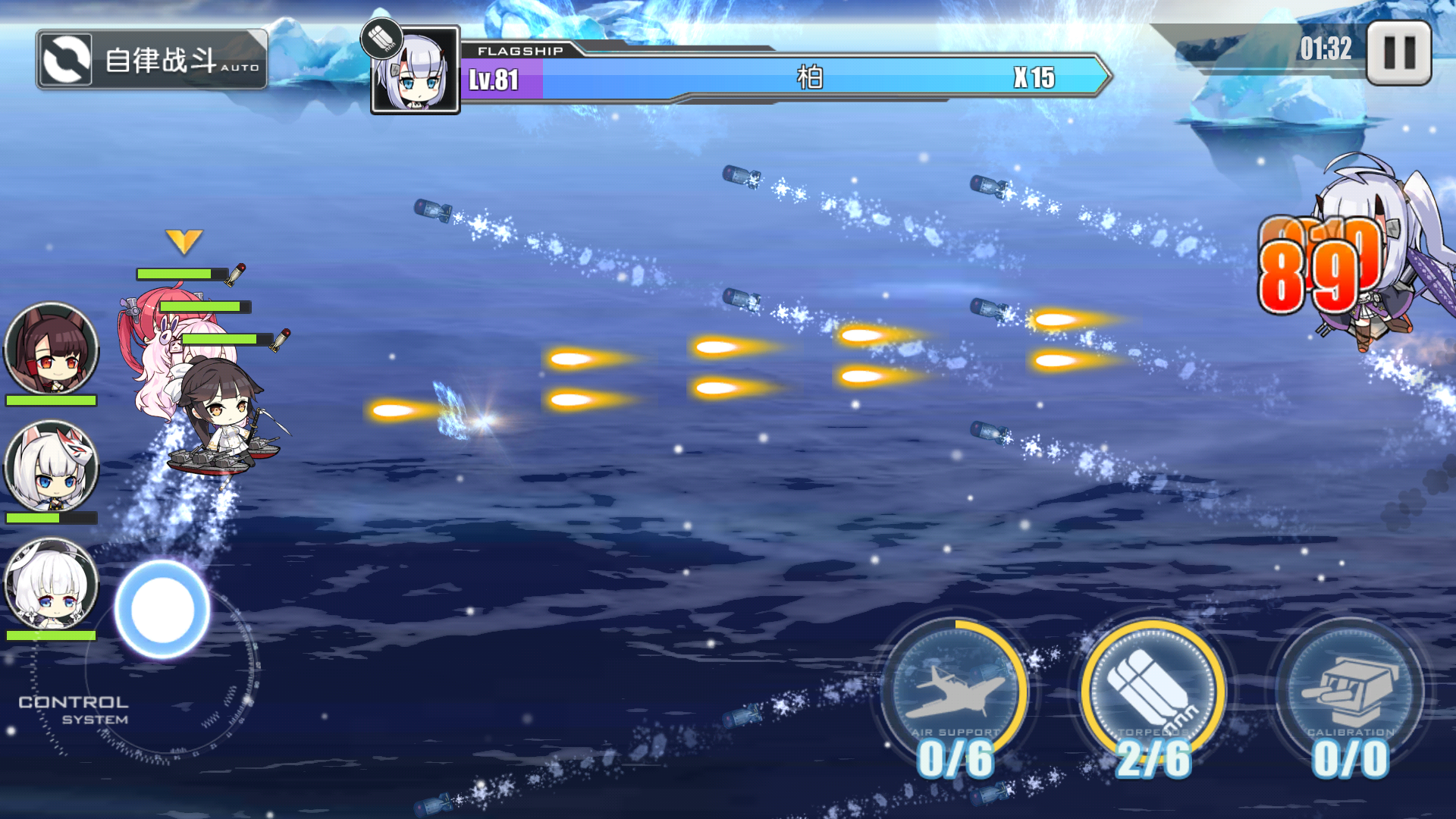Toggle the auto battle button
The image size is (1456, 819).
[152, 60]
